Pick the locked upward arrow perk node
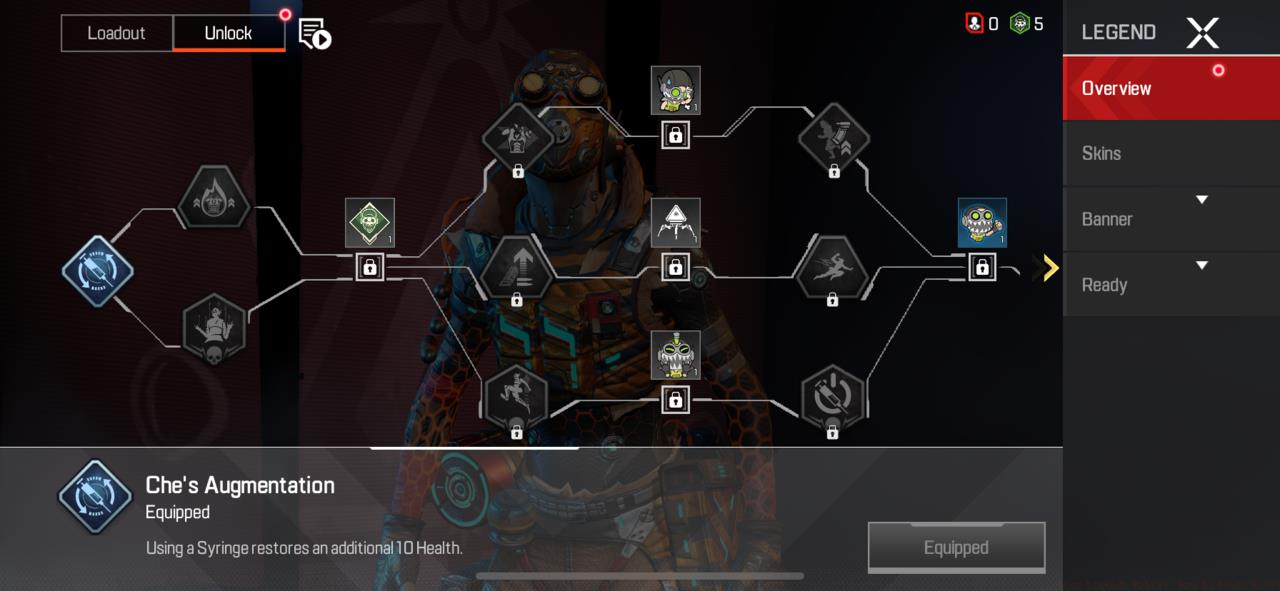Viewport: 1280px width, 591px height. tap(516, 268)
